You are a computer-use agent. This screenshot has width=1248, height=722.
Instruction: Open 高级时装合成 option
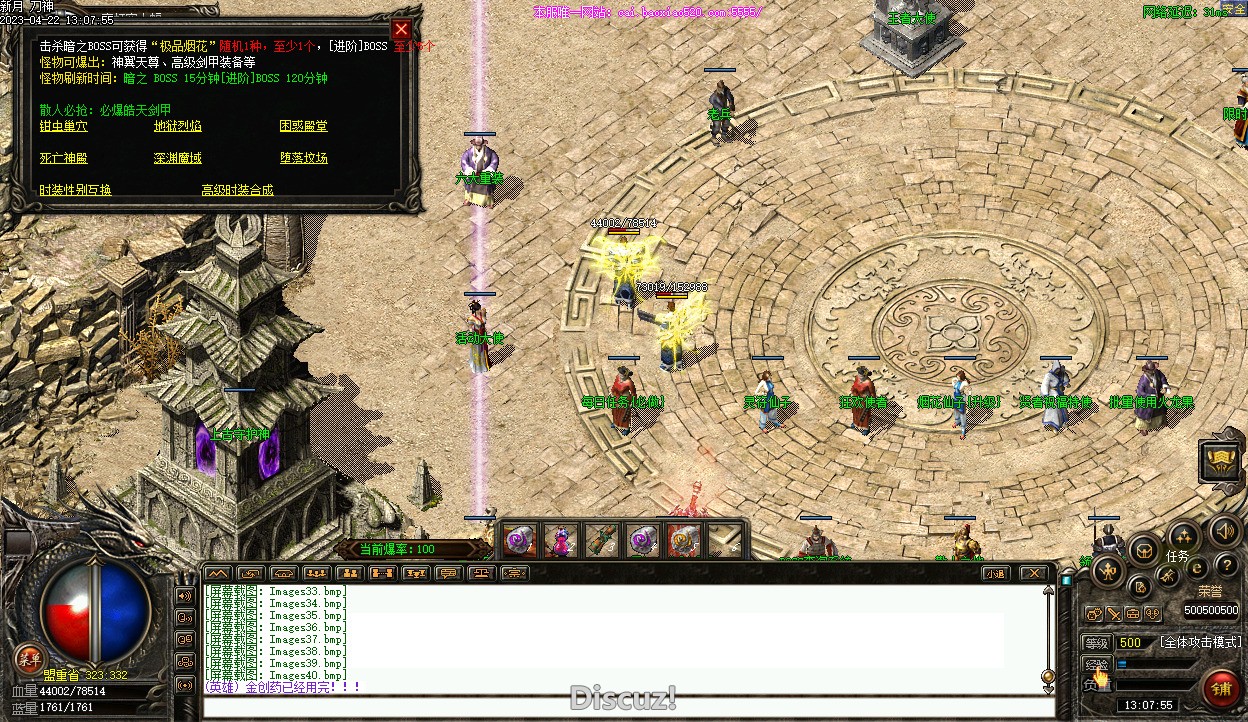(x=237, y=190)
